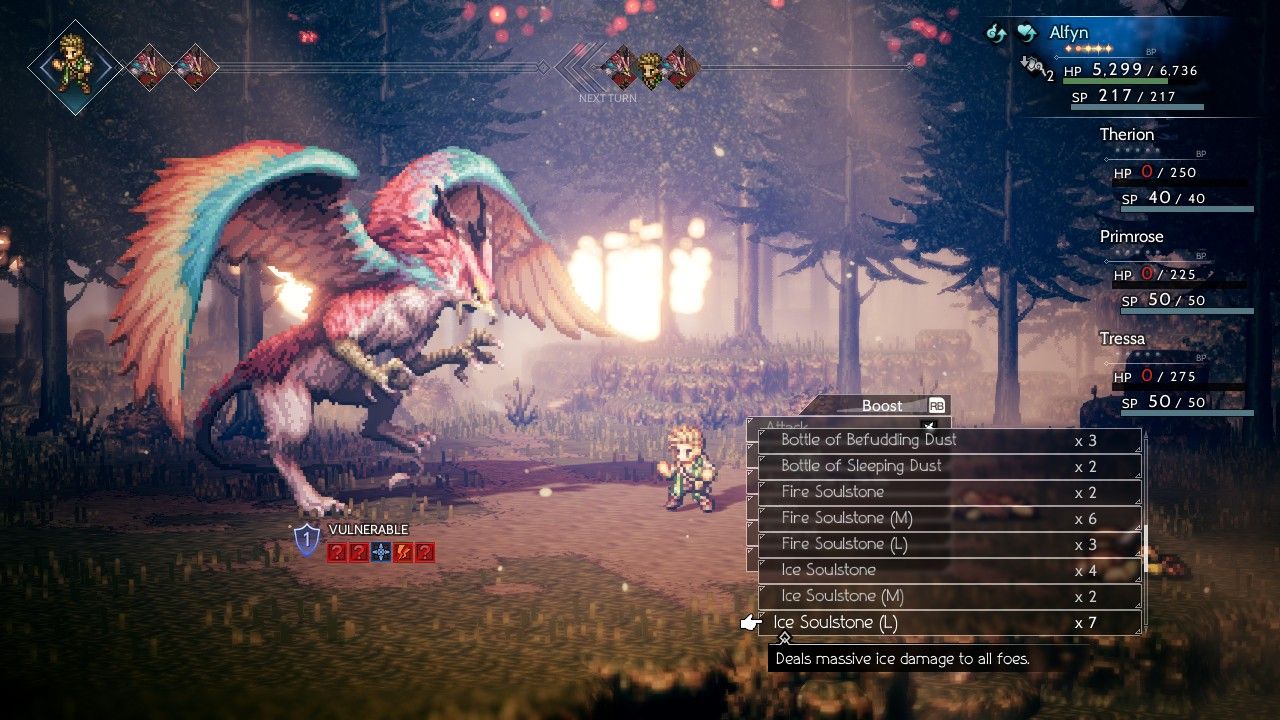Use the highlighted Ice Soulstone (L)

point(835,622)
